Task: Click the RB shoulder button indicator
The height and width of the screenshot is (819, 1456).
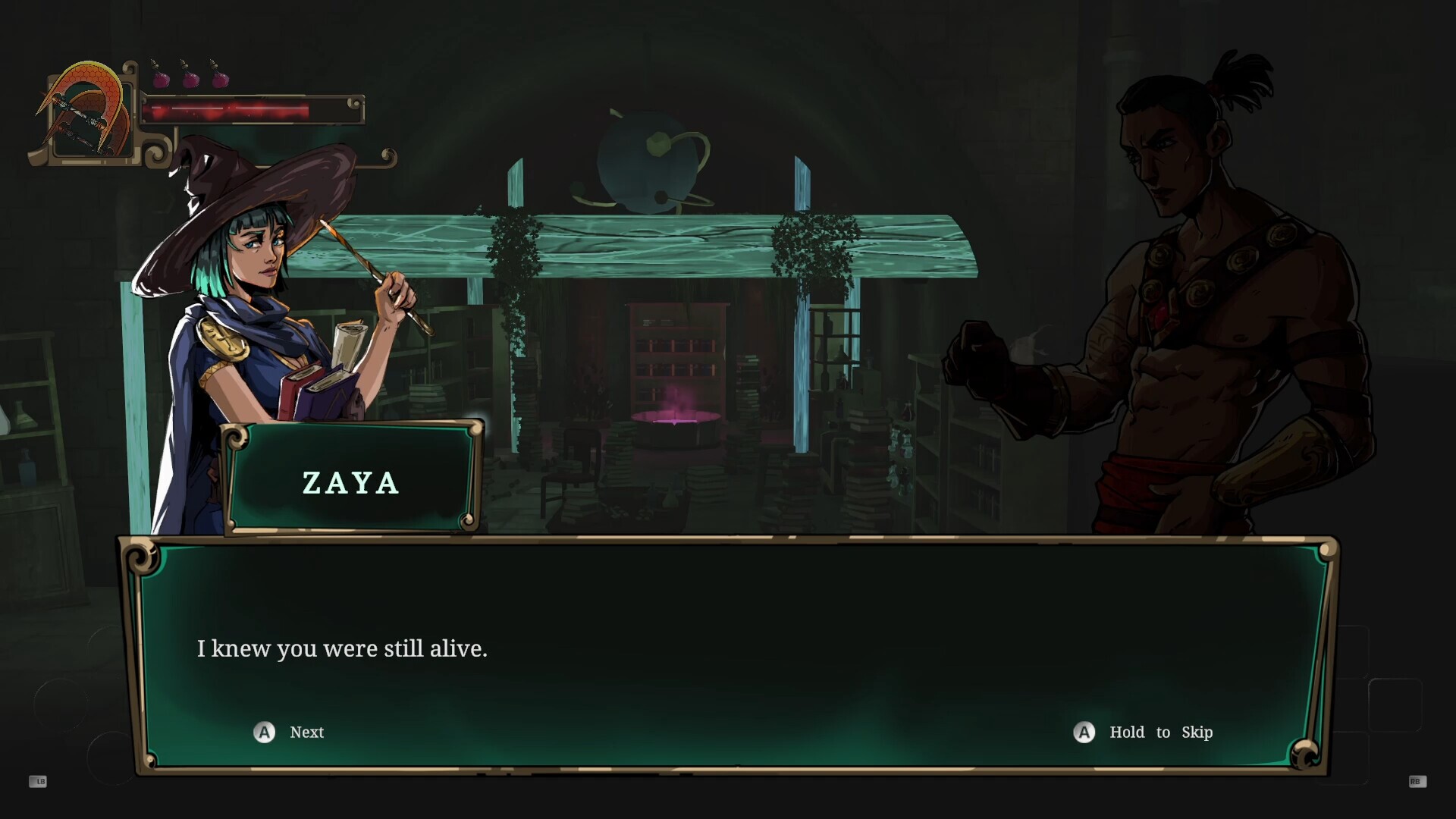Action: [1417, 781]
